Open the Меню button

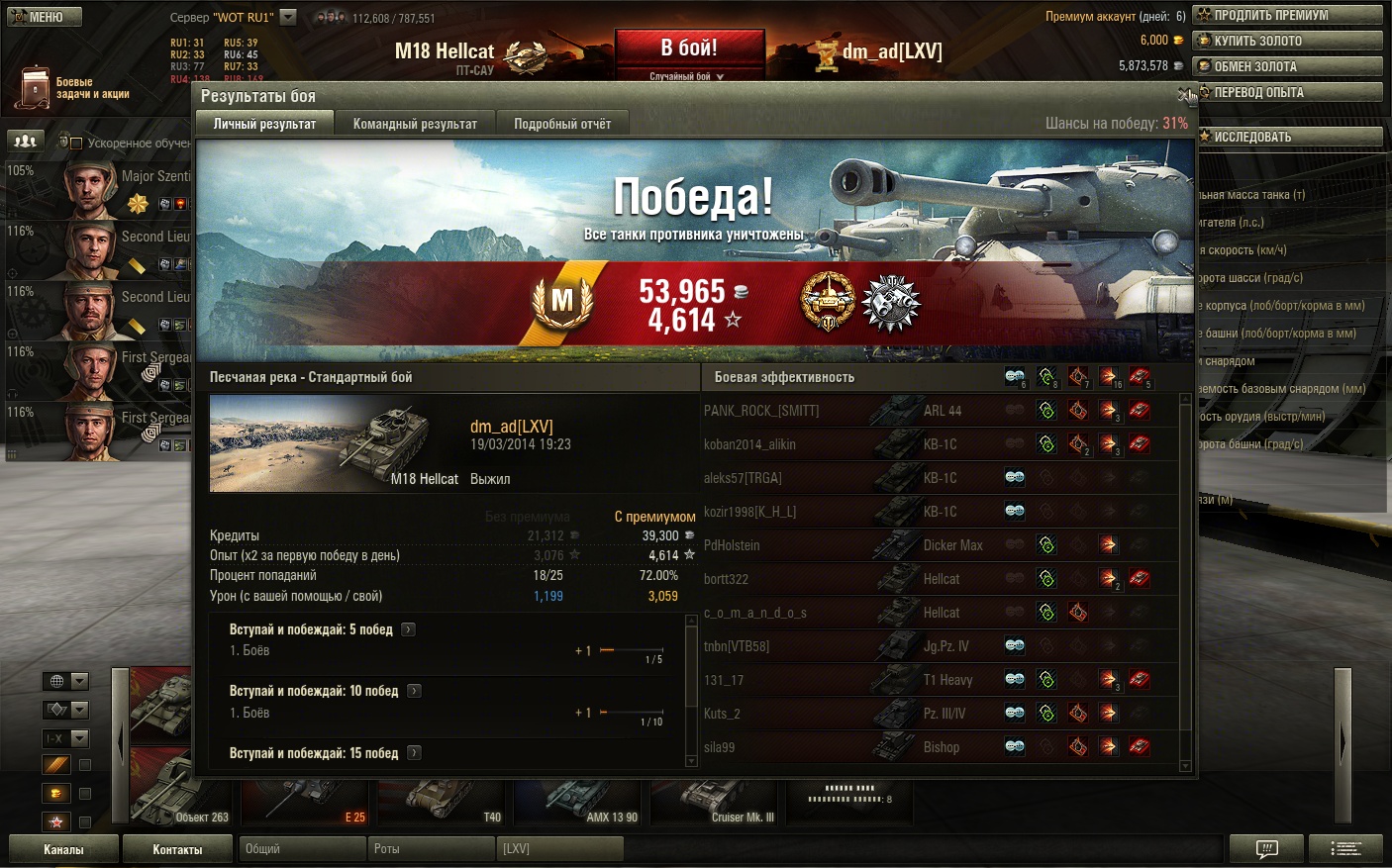click(x=44, y=17)
